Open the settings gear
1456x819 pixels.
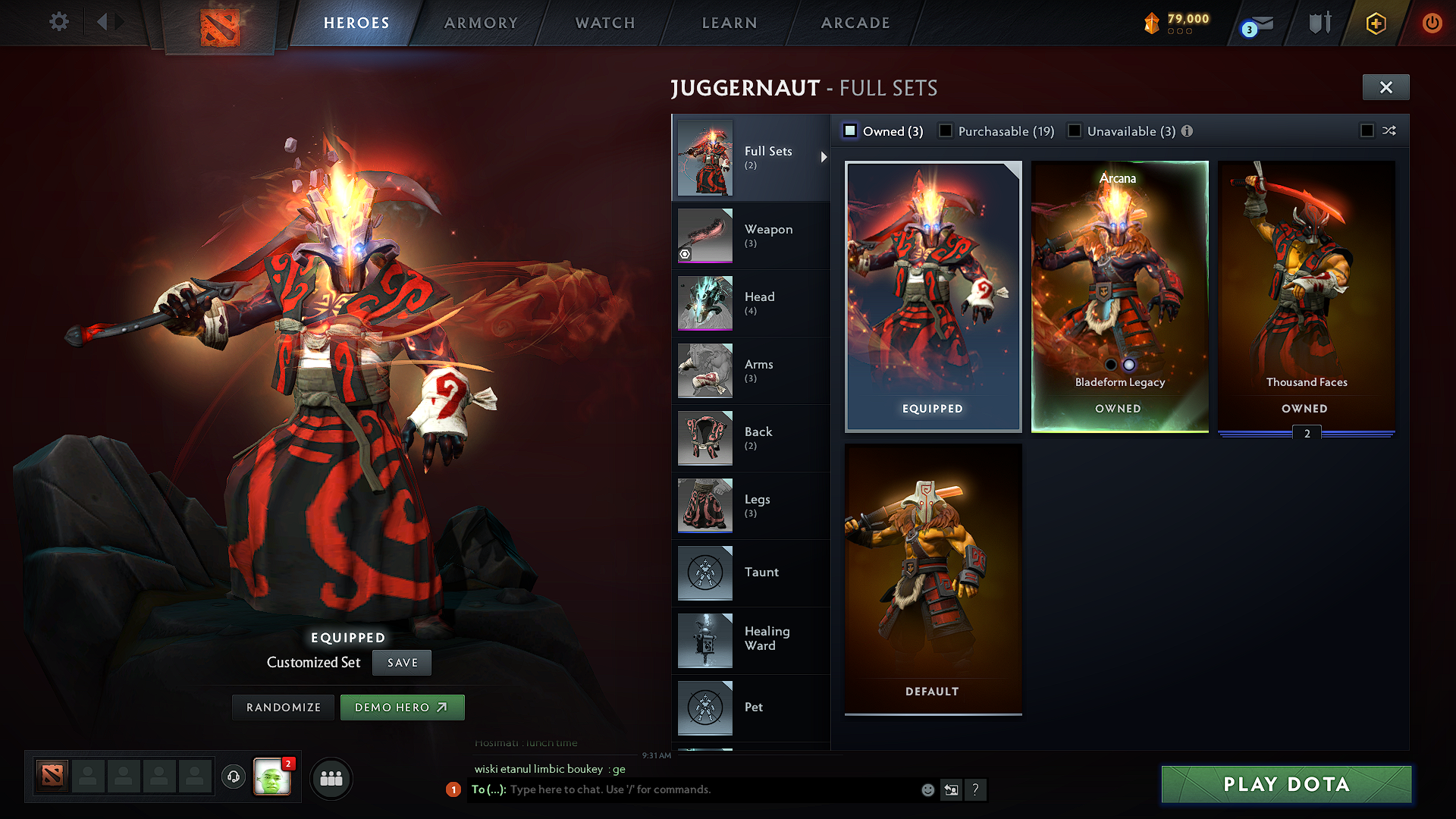pos(58,22)
